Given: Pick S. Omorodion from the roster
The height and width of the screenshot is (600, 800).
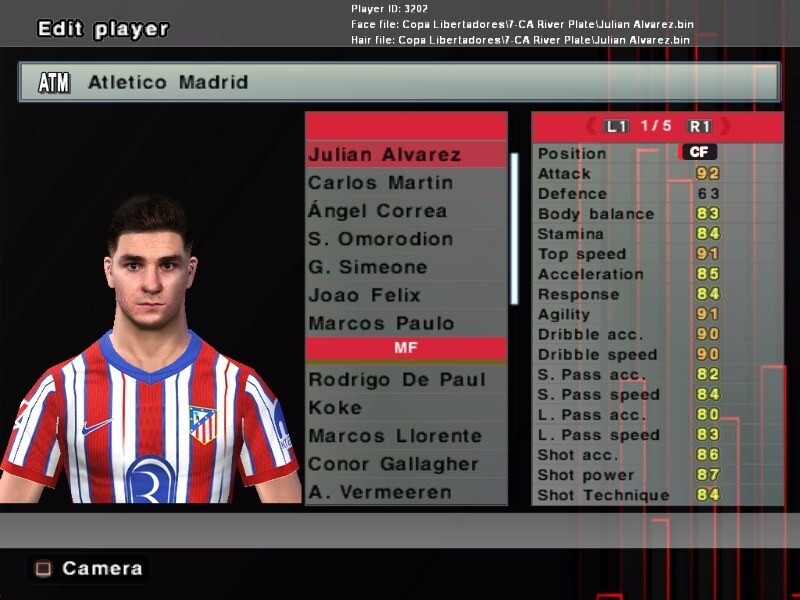Looking at the screenshot, I should (x=380, y=239).
